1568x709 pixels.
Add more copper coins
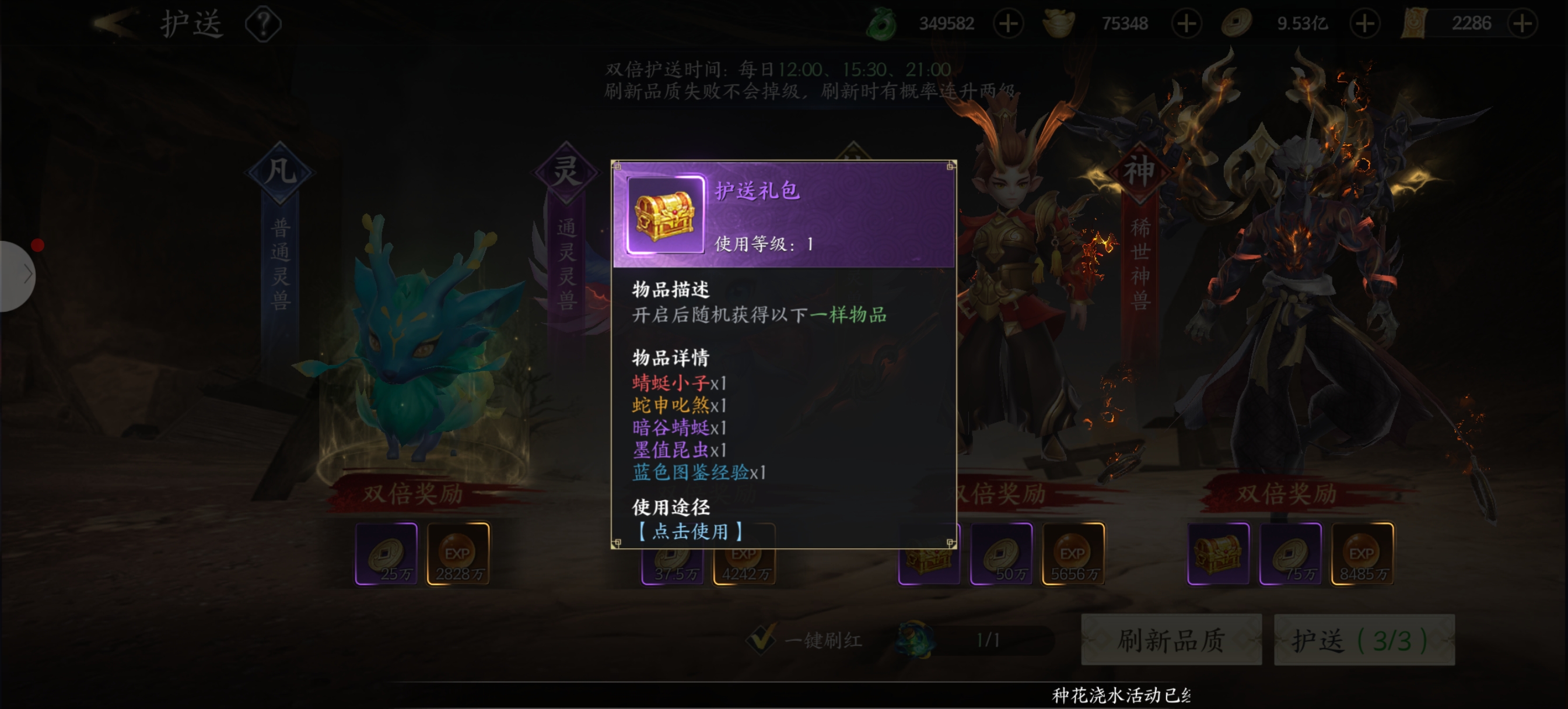pyautogui.click(x=1364, y=24)
